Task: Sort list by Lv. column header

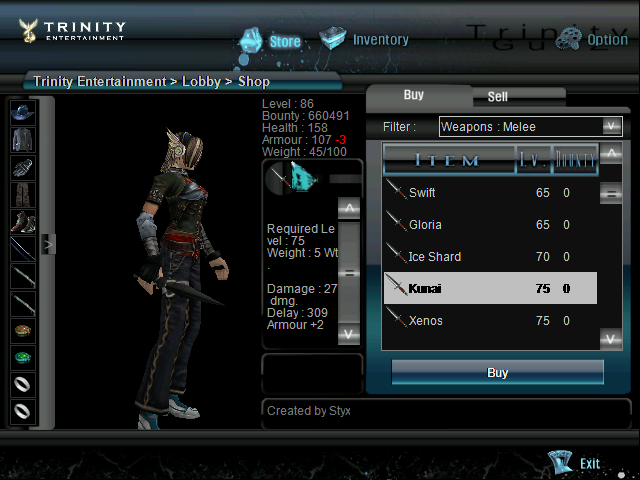Action: point(532,159)
